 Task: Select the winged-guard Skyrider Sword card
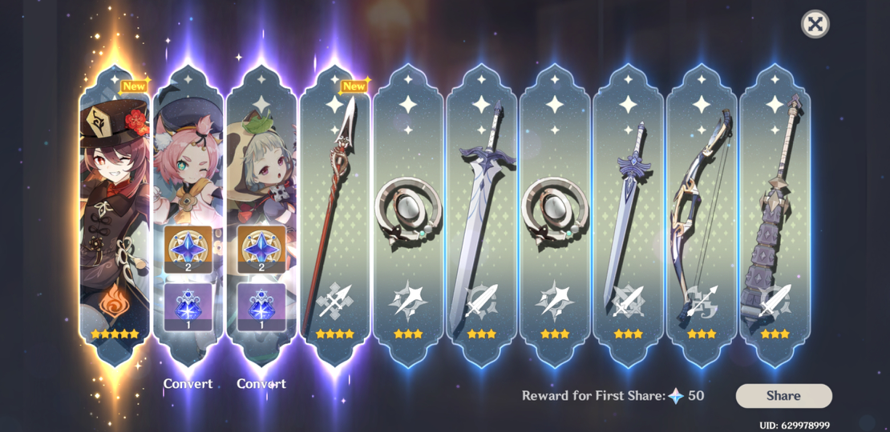point(628,210)
